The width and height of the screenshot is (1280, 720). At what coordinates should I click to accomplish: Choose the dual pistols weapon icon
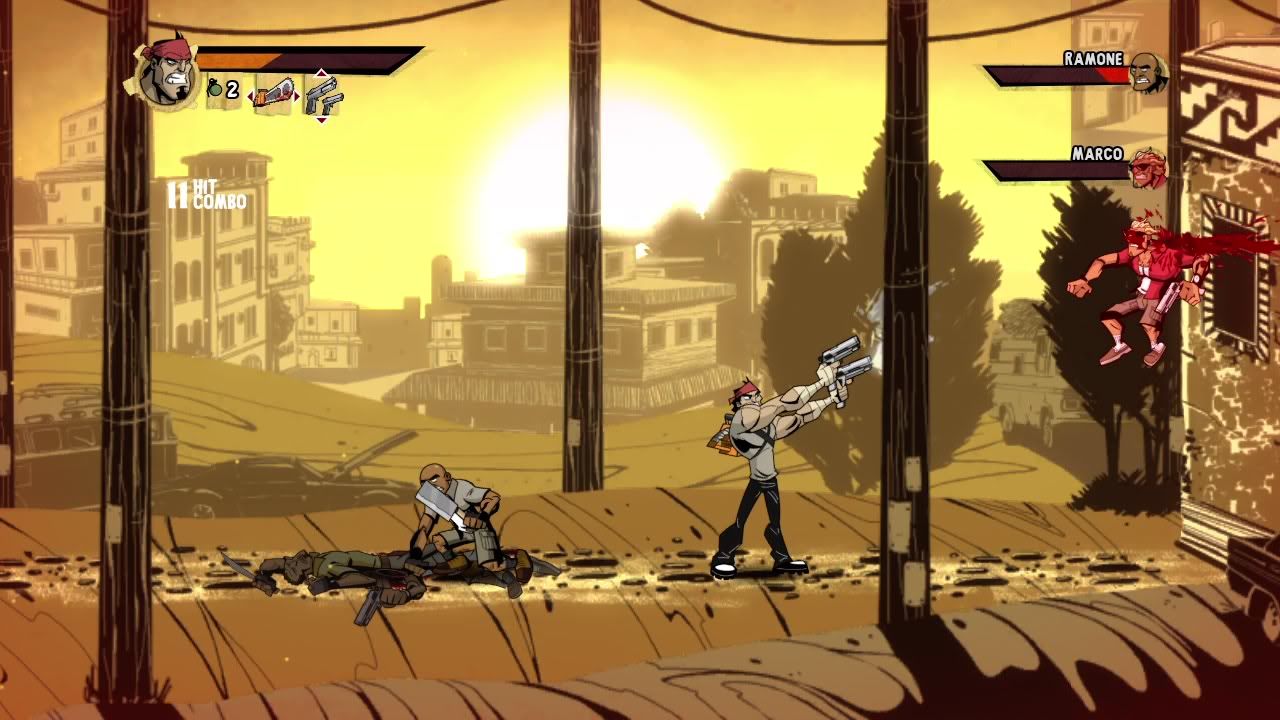click(322, 97)
